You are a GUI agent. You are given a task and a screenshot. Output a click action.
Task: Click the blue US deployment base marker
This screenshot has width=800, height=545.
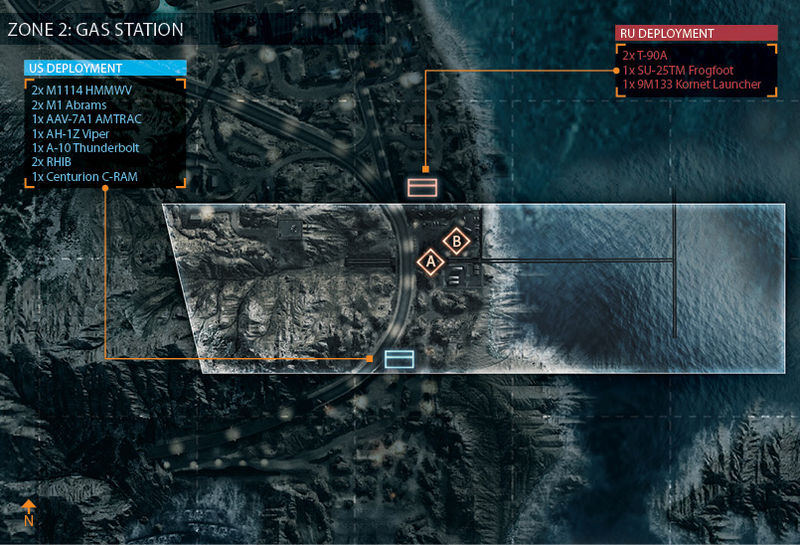click(x=399, y=358)
